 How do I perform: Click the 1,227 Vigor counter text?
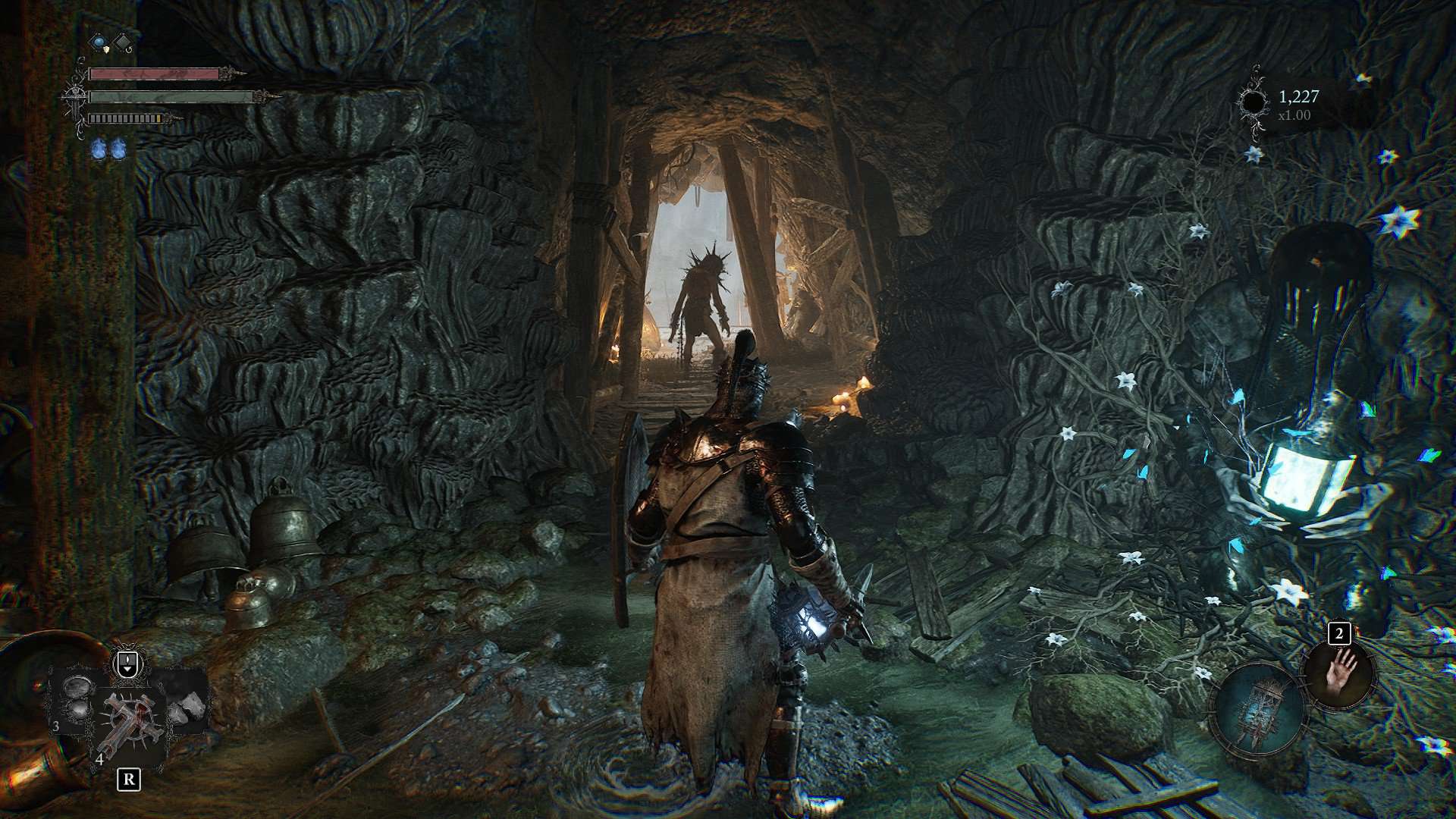pyautogui.click(x=1297, y=95)
